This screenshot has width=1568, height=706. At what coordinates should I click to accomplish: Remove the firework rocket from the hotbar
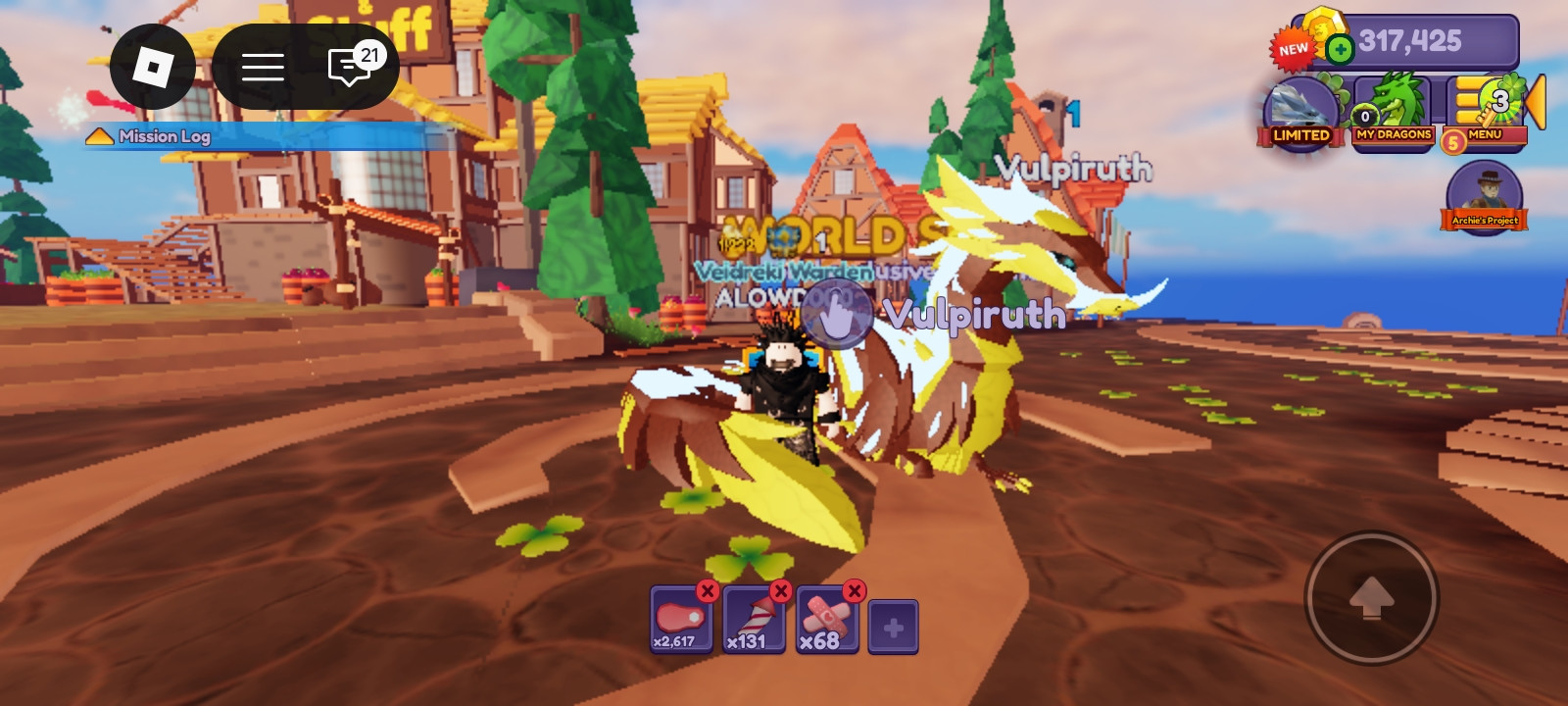pos(781,591)
